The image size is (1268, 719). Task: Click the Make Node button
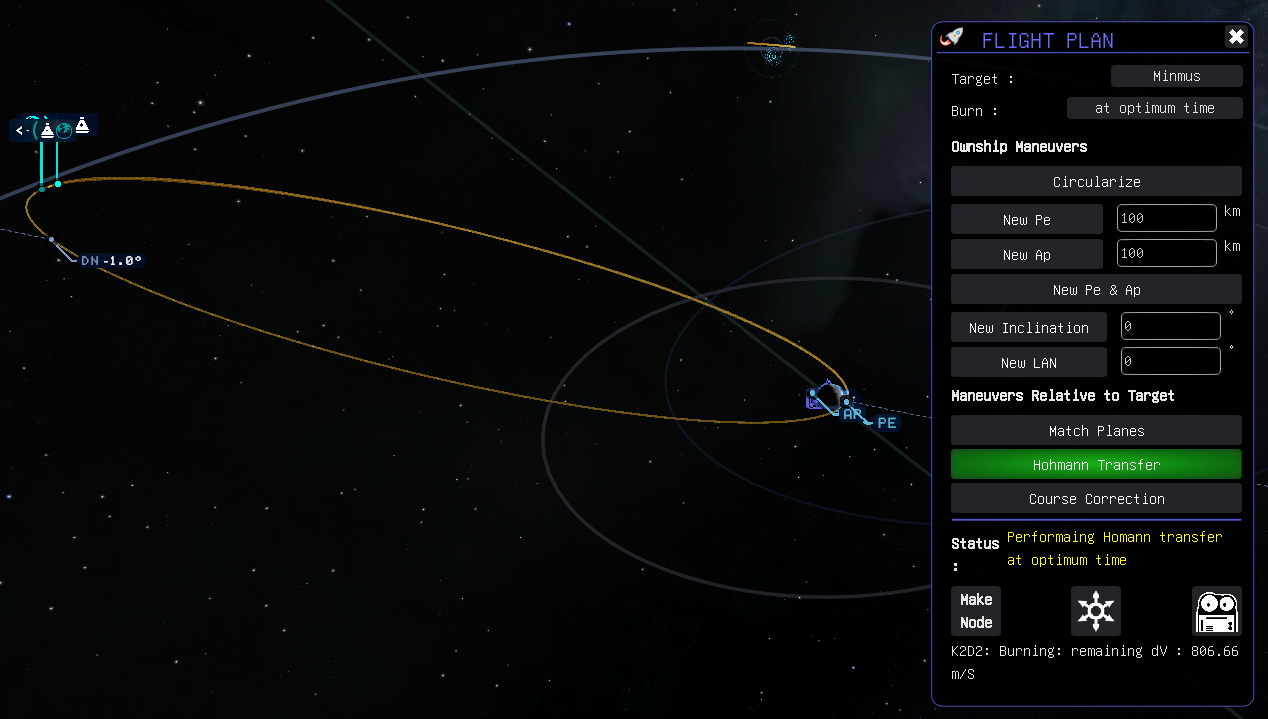coord(976,611)
